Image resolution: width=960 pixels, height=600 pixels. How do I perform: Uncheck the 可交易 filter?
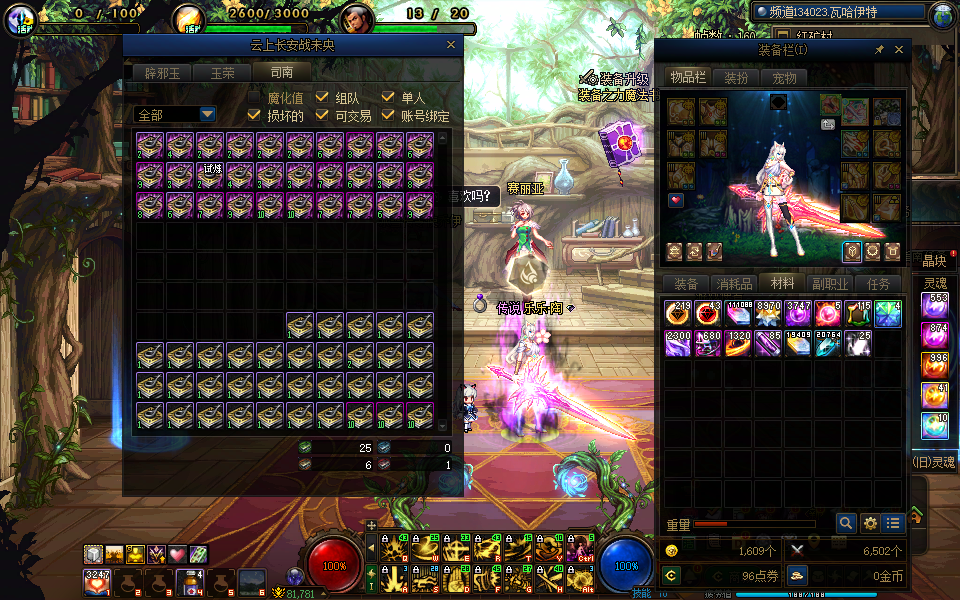[x=322, y=116]
